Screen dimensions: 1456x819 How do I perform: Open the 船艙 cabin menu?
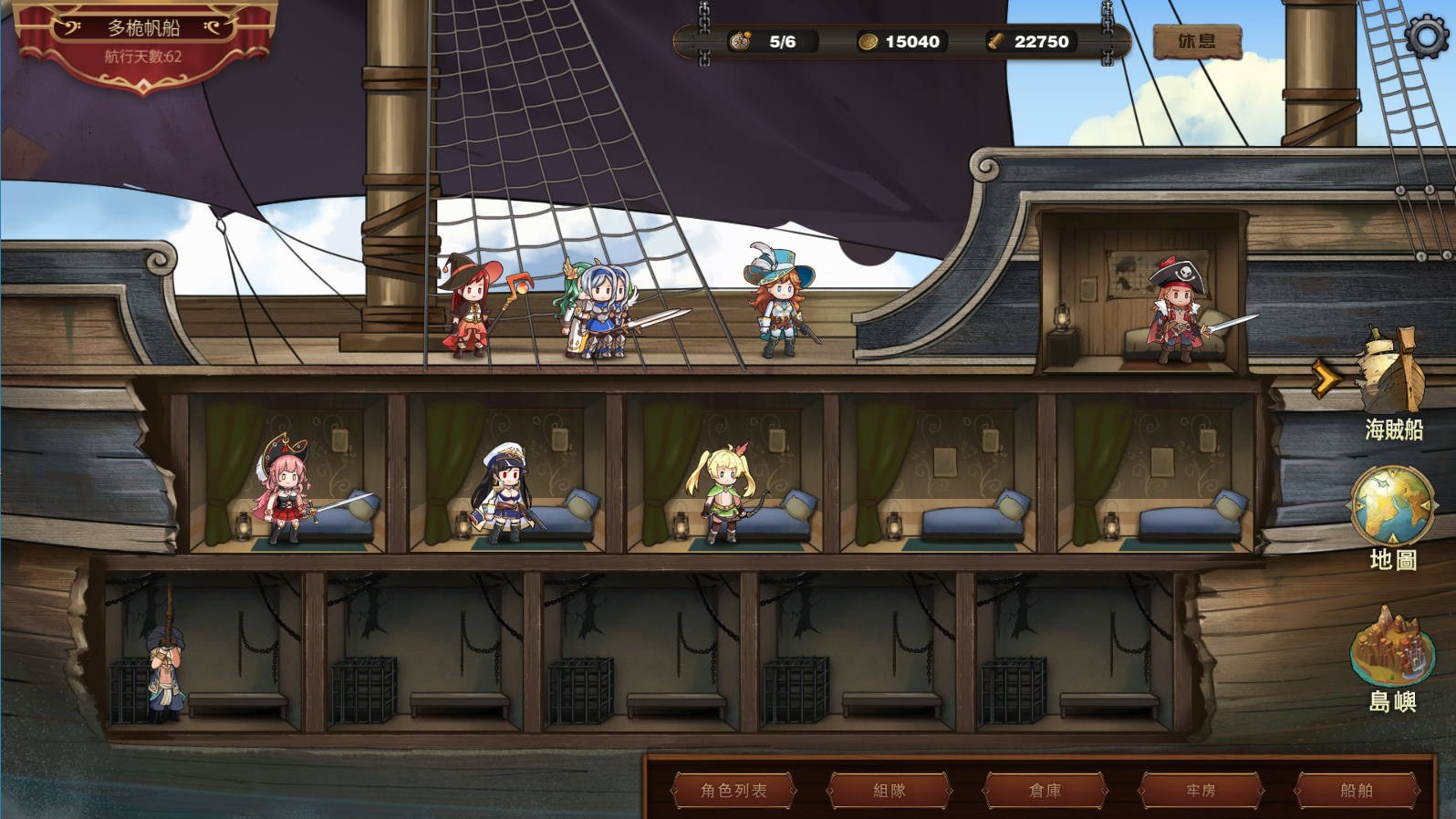click(x=1357, y=790)
